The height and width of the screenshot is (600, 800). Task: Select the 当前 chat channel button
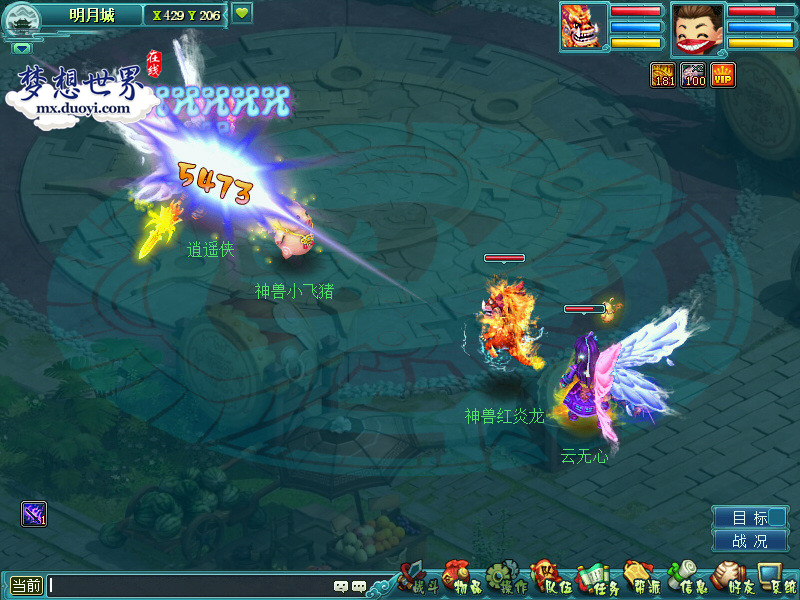pos(26,586)
